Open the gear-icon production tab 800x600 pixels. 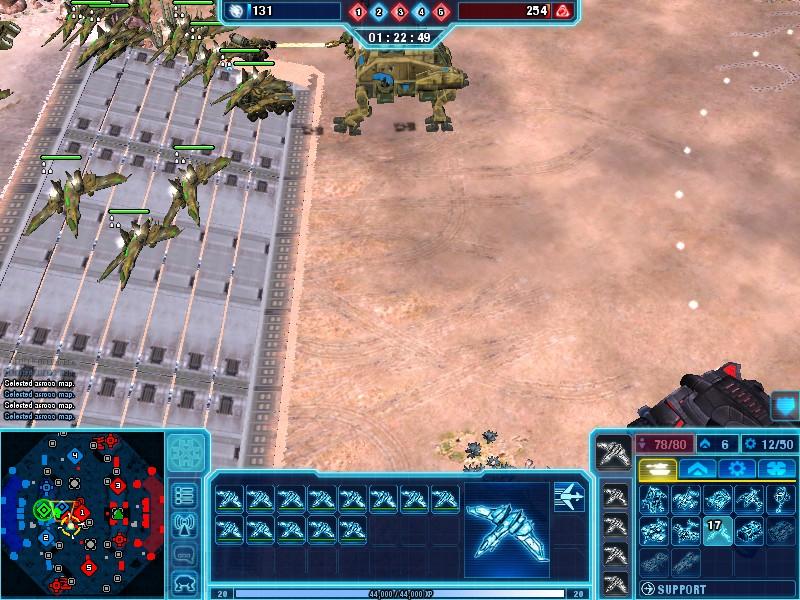[x=736, y=468]
